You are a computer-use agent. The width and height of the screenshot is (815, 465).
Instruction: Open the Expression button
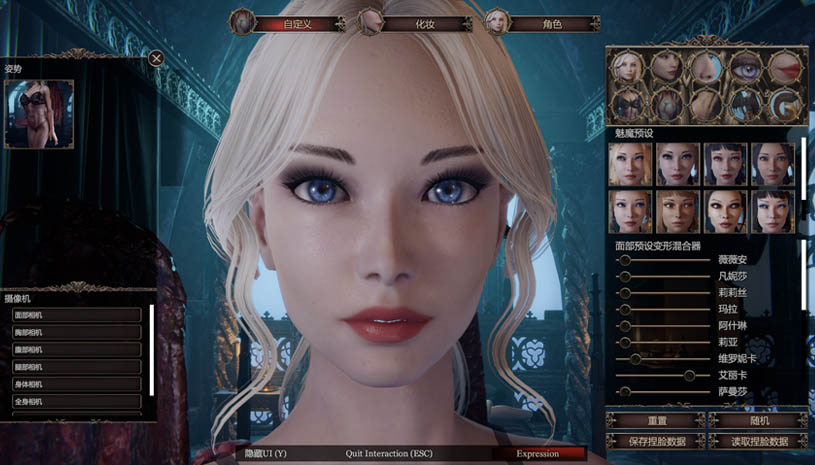pyautogui.click(x=538, y=454)
